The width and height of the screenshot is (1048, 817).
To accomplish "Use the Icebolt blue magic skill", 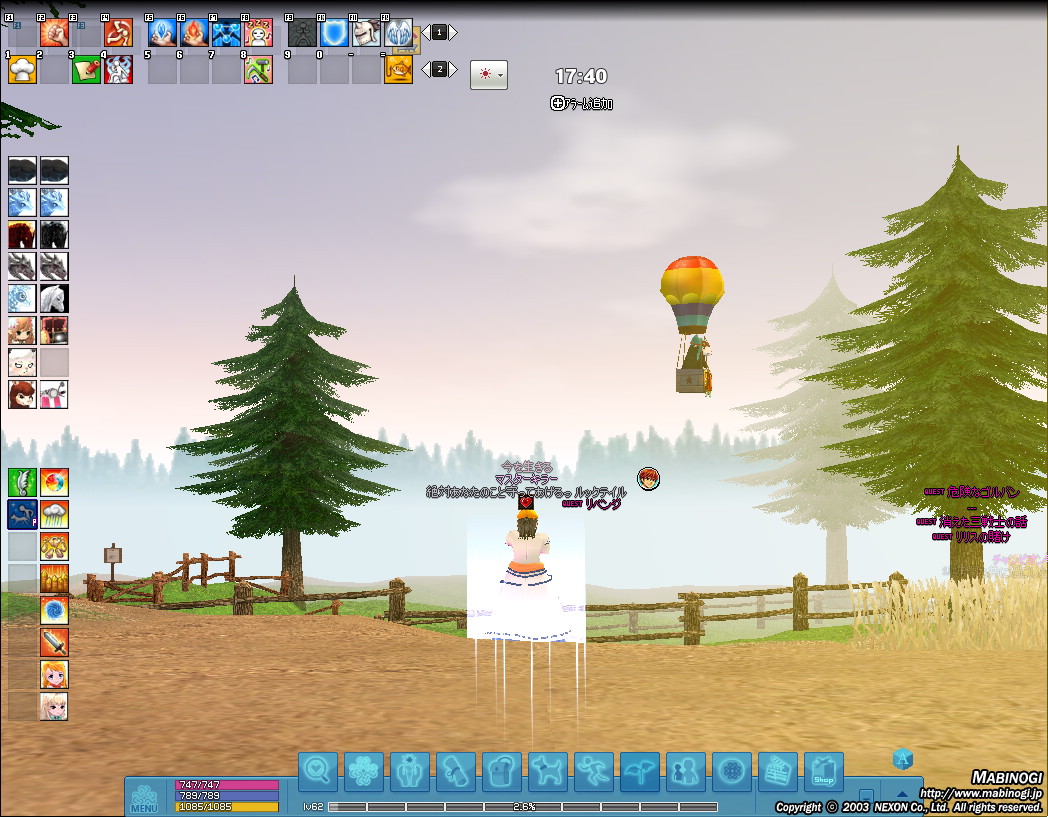I will point(162,33).
